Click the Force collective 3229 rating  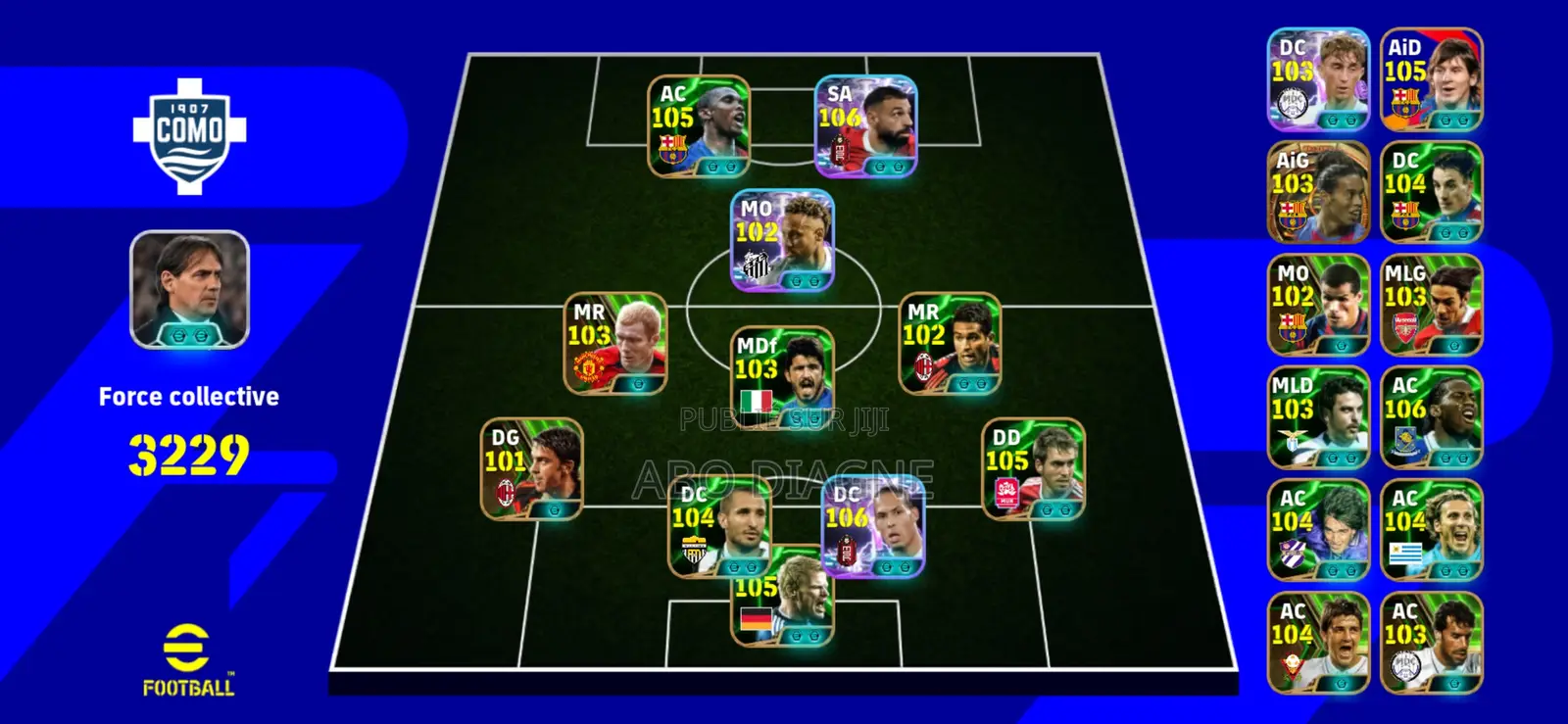(188, 452)
